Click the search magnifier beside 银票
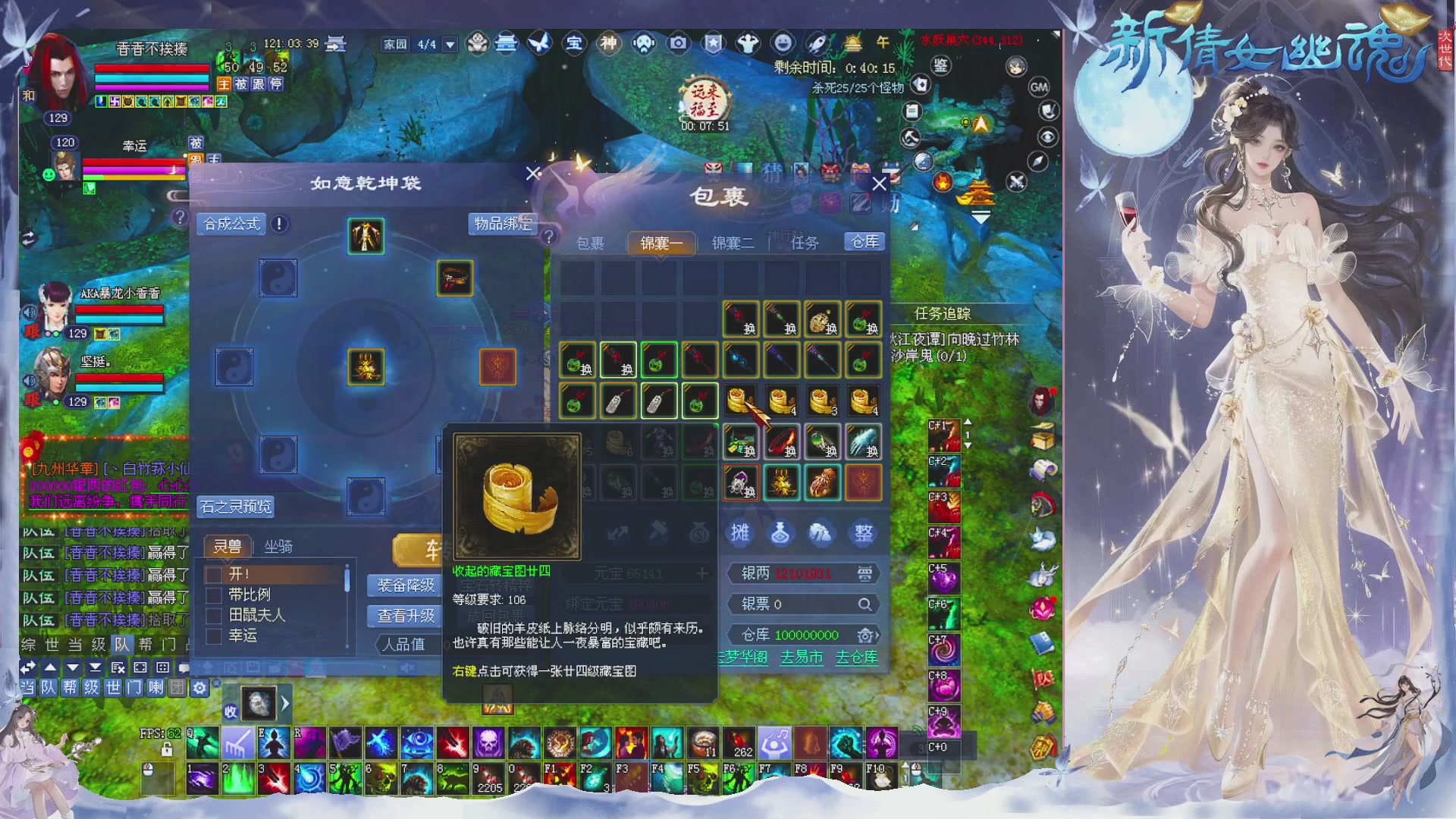1456x819 pixels. click(864, 604)
